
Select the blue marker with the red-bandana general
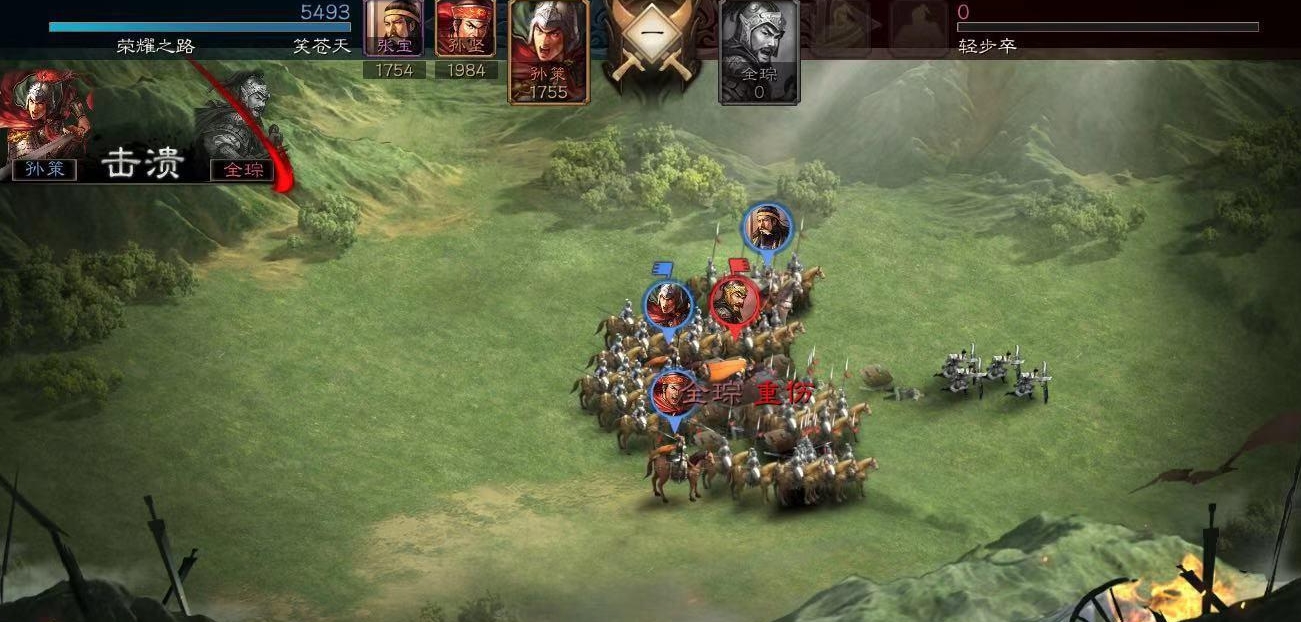point(674,394)
